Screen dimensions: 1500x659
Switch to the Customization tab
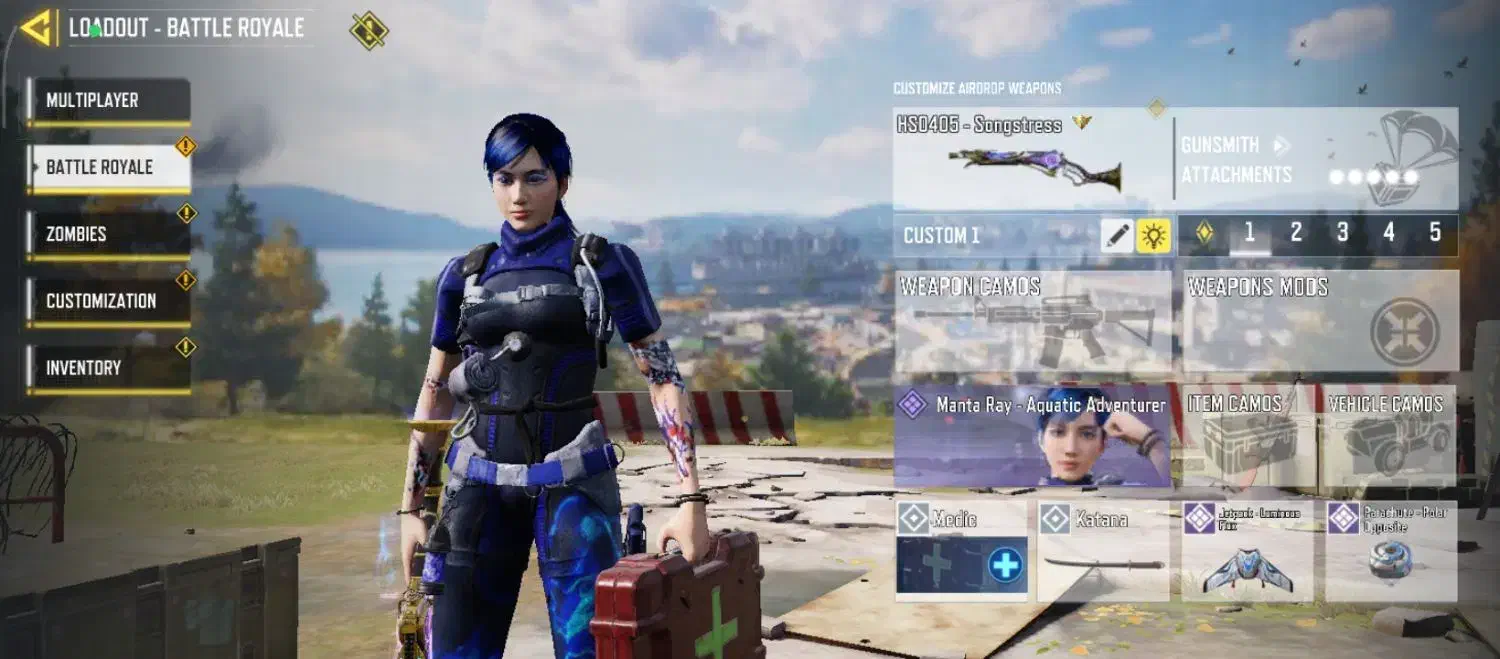[x=108, y=301]
